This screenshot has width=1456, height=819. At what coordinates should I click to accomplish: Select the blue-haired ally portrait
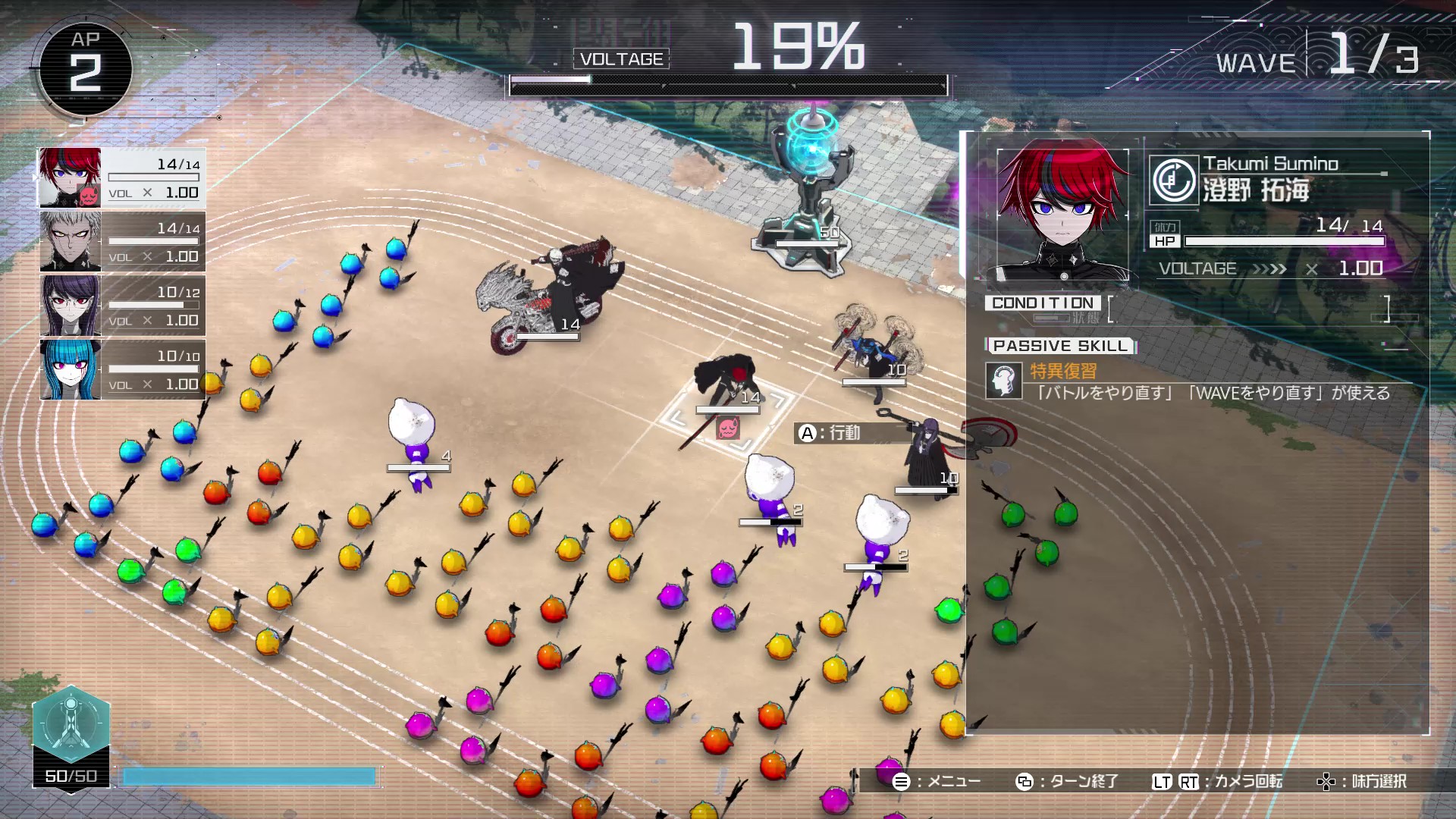(70, 369)
